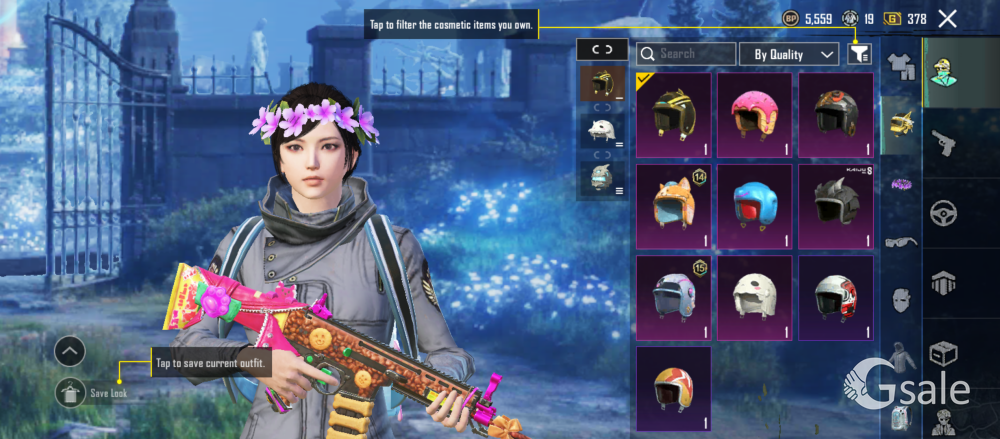This screenshot has height=439, width=1000.
Task: Toggle the owned cosmetics filter icon
Action: [859, 54]
